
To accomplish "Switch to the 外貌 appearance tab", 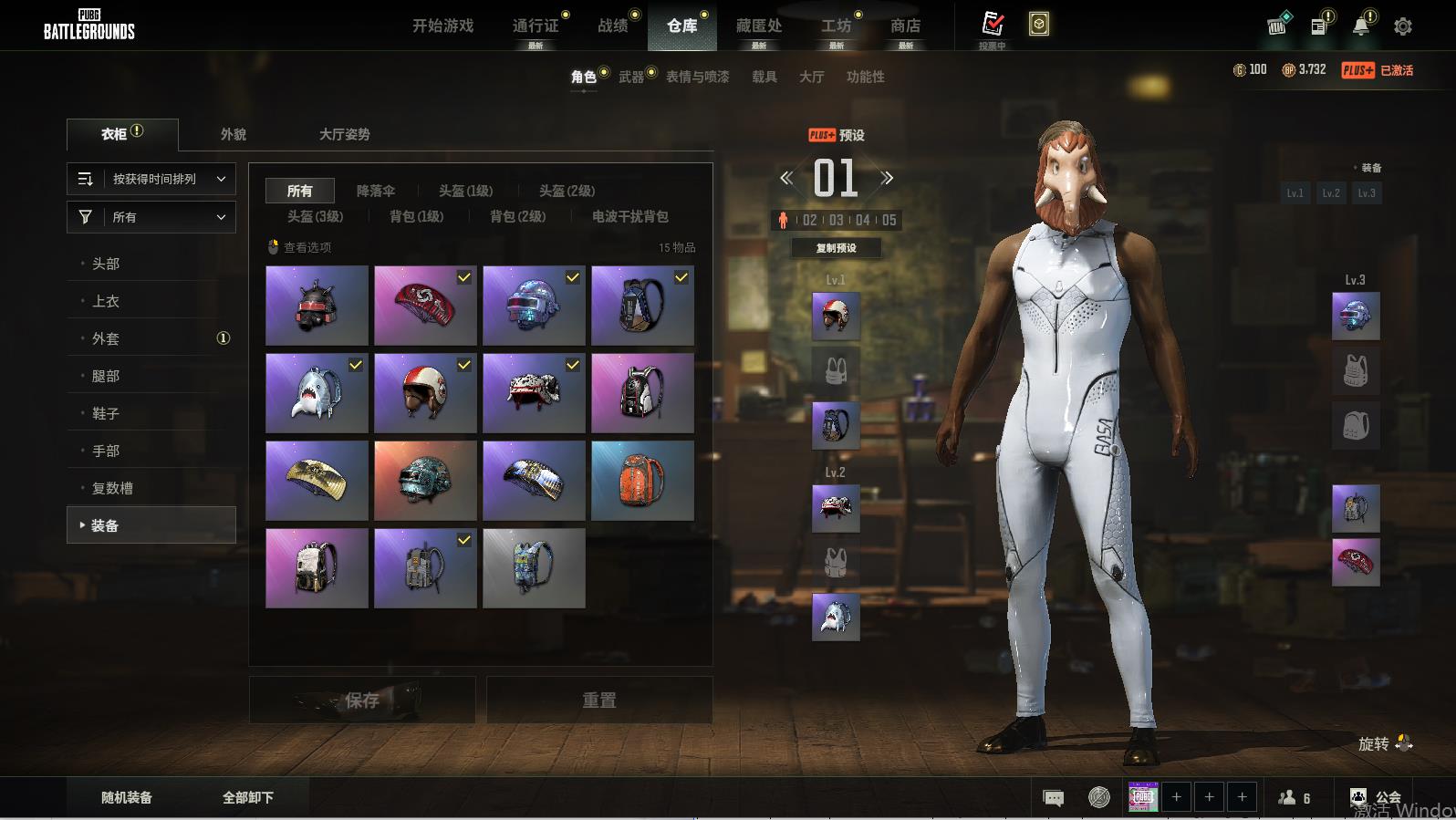I will (234, 134).
